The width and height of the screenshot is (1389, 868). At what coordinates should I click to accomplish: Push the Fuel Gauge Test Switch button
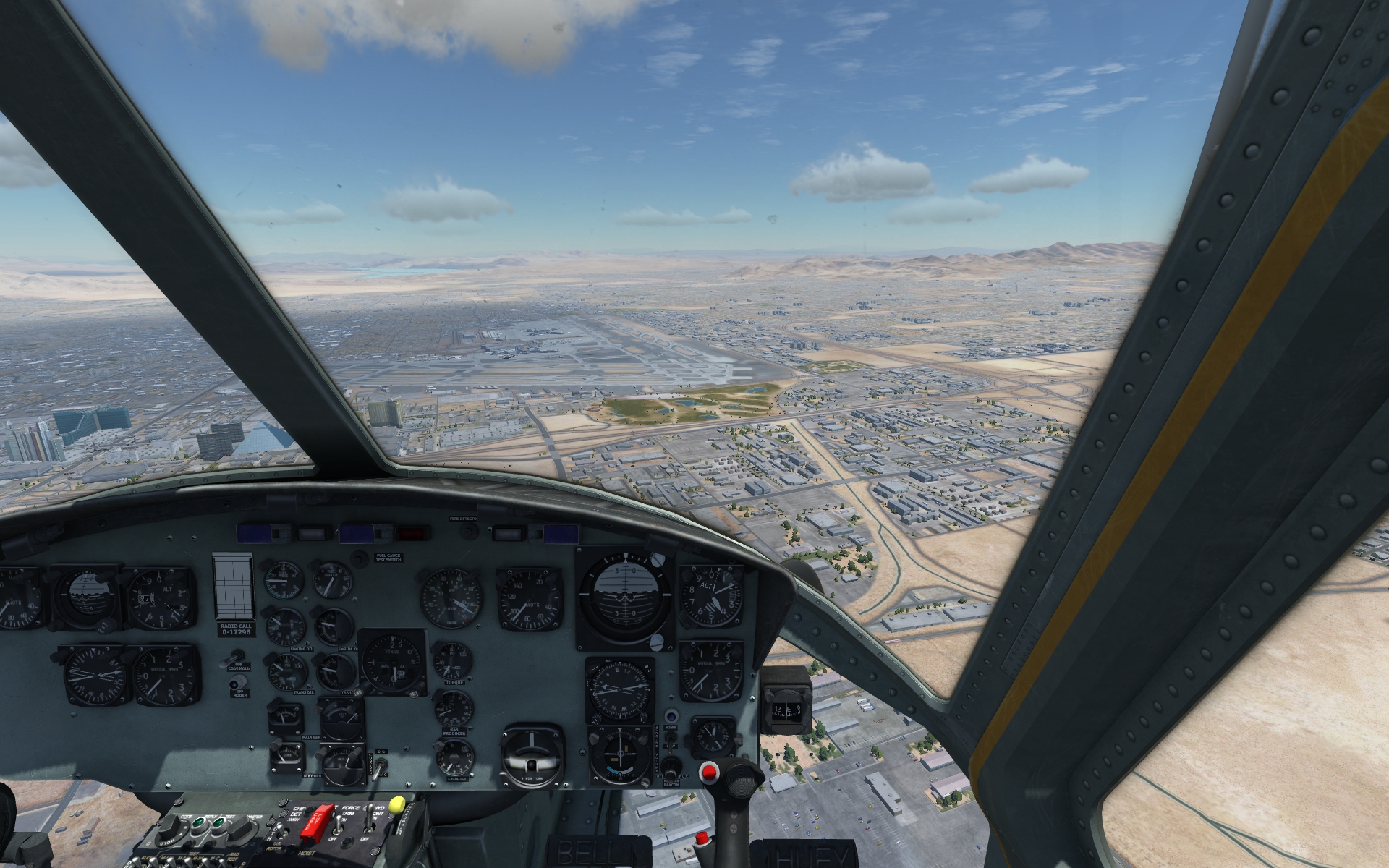pos(360,559)
